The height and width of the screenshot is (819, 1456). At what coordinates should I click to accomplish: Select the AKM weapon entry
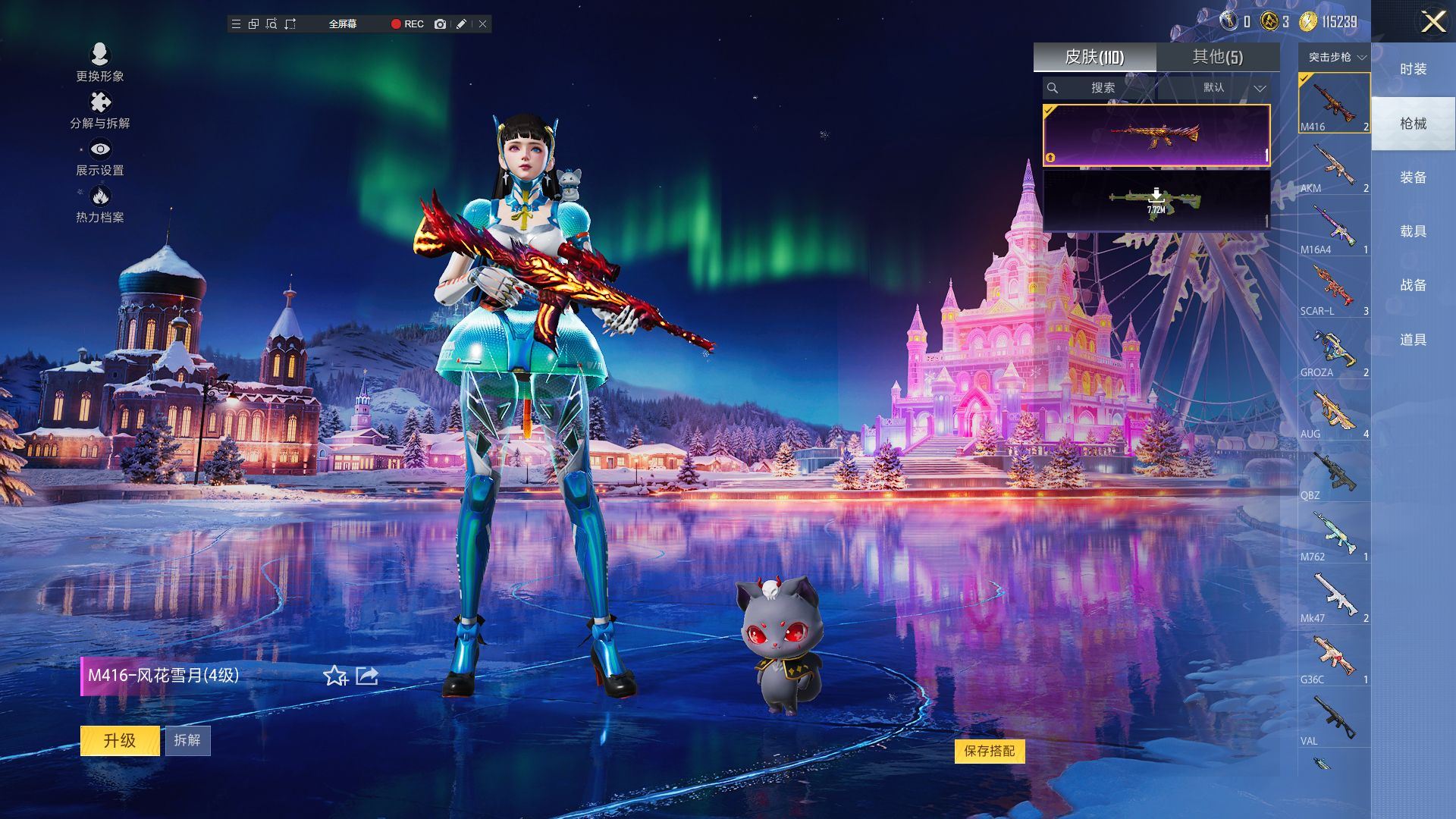coord(1334,165)
